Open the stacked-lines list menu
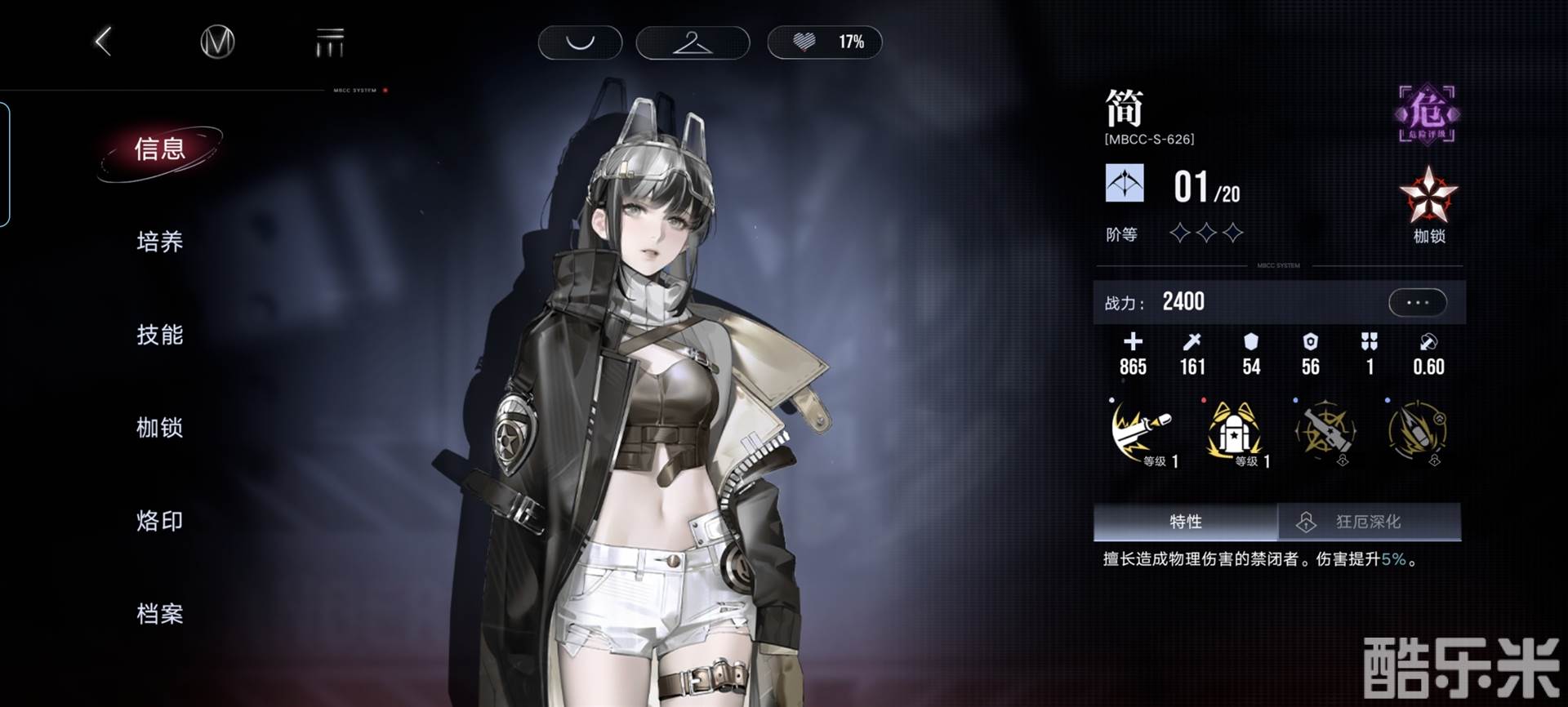 point(330,42)
